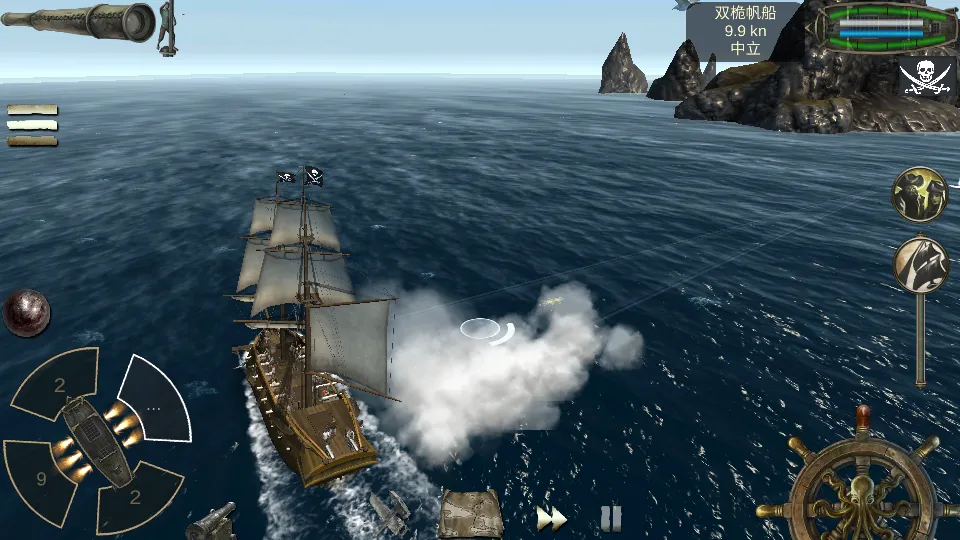Select the cannonball ammunition type
960x540 pixels.
tap(26, 312)
